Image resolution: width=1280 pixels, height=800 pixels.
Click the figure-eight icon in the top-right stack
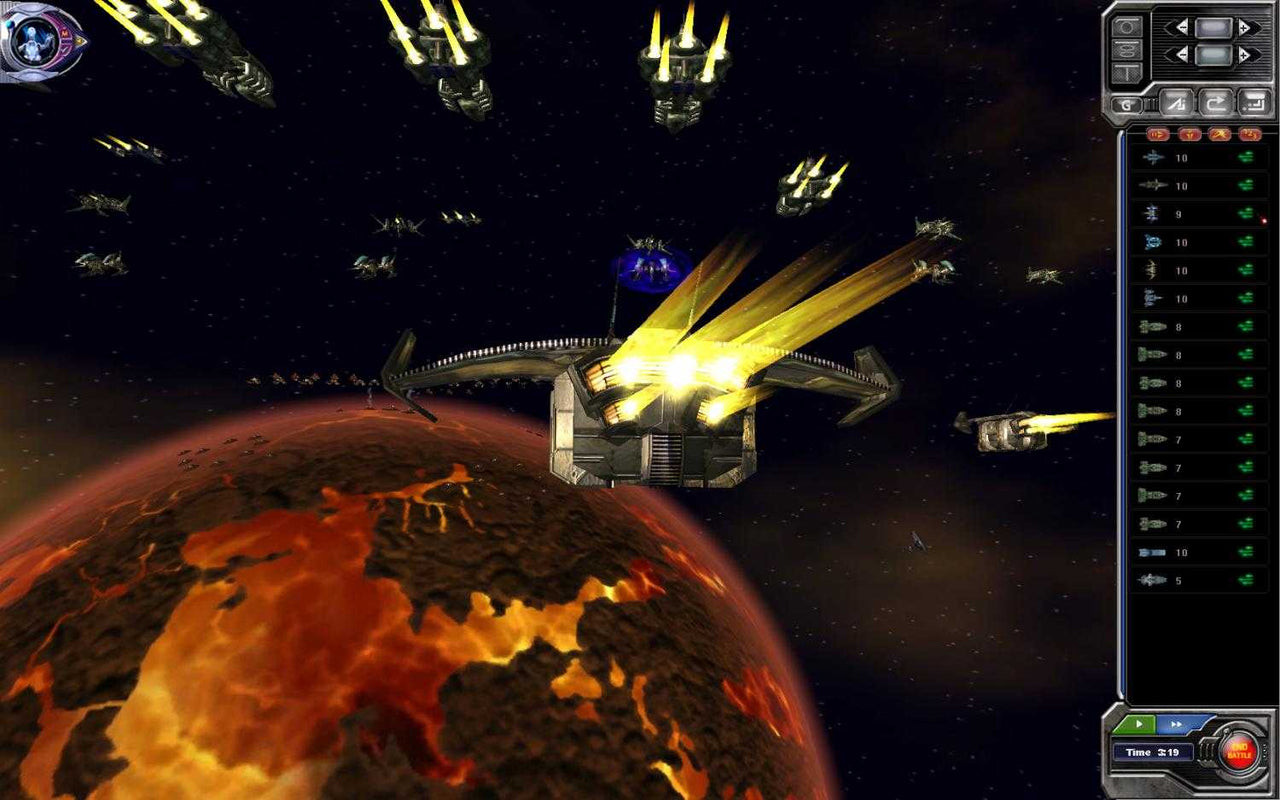pyautogui.click(x=1127, y=52)
